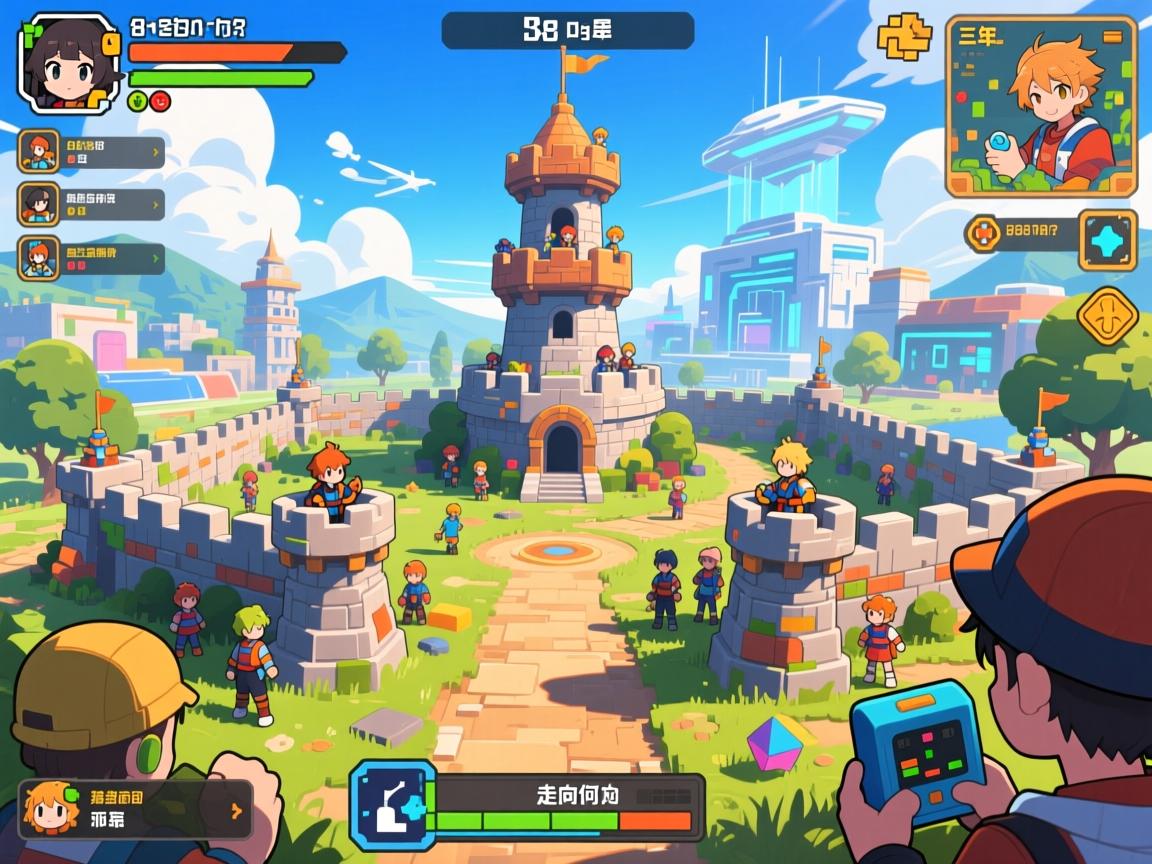This screenshot has height=864, width=1152.
Task: Open the dark-haired party member row
Action: [x=92, y=204]
